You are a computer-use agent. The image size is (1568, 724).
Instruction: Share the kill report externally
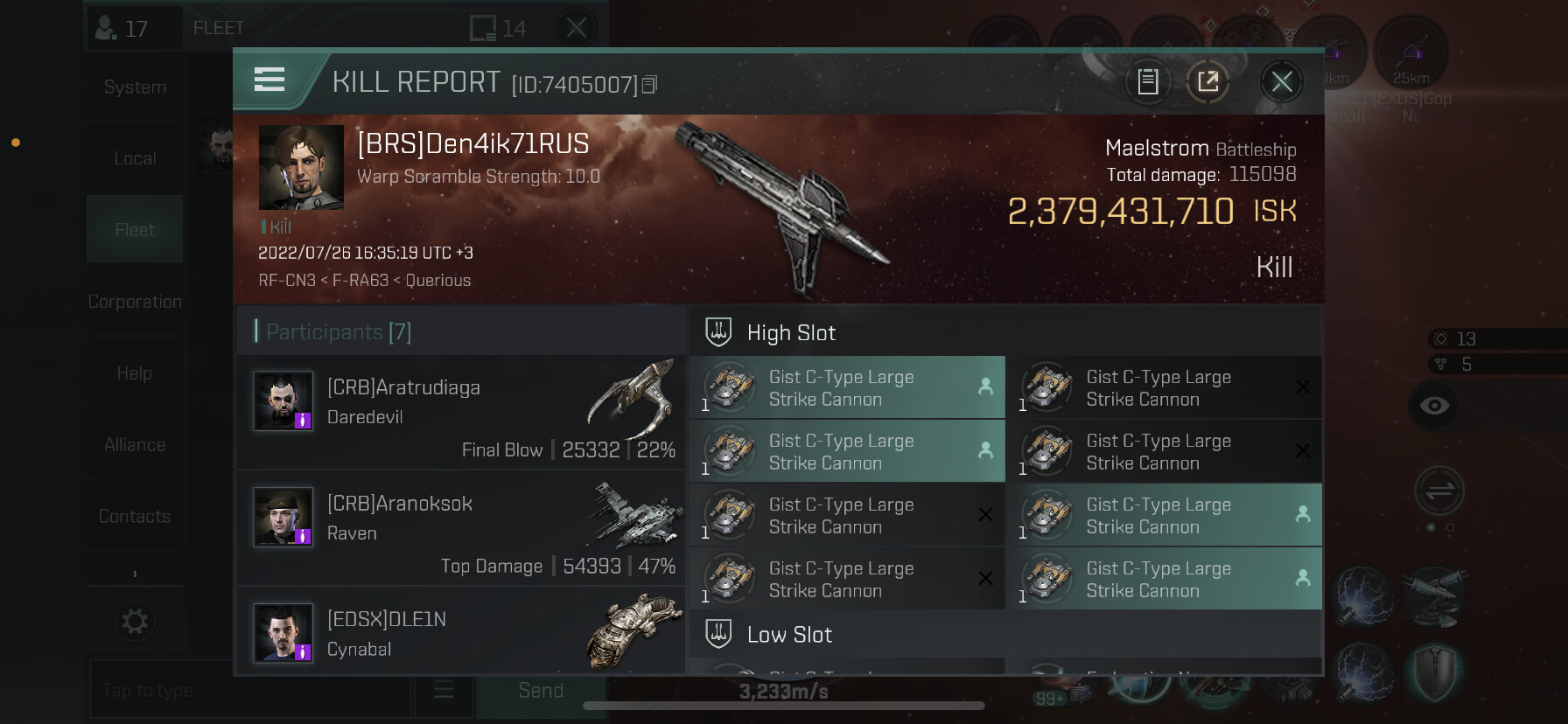(x=1207, y=82)
